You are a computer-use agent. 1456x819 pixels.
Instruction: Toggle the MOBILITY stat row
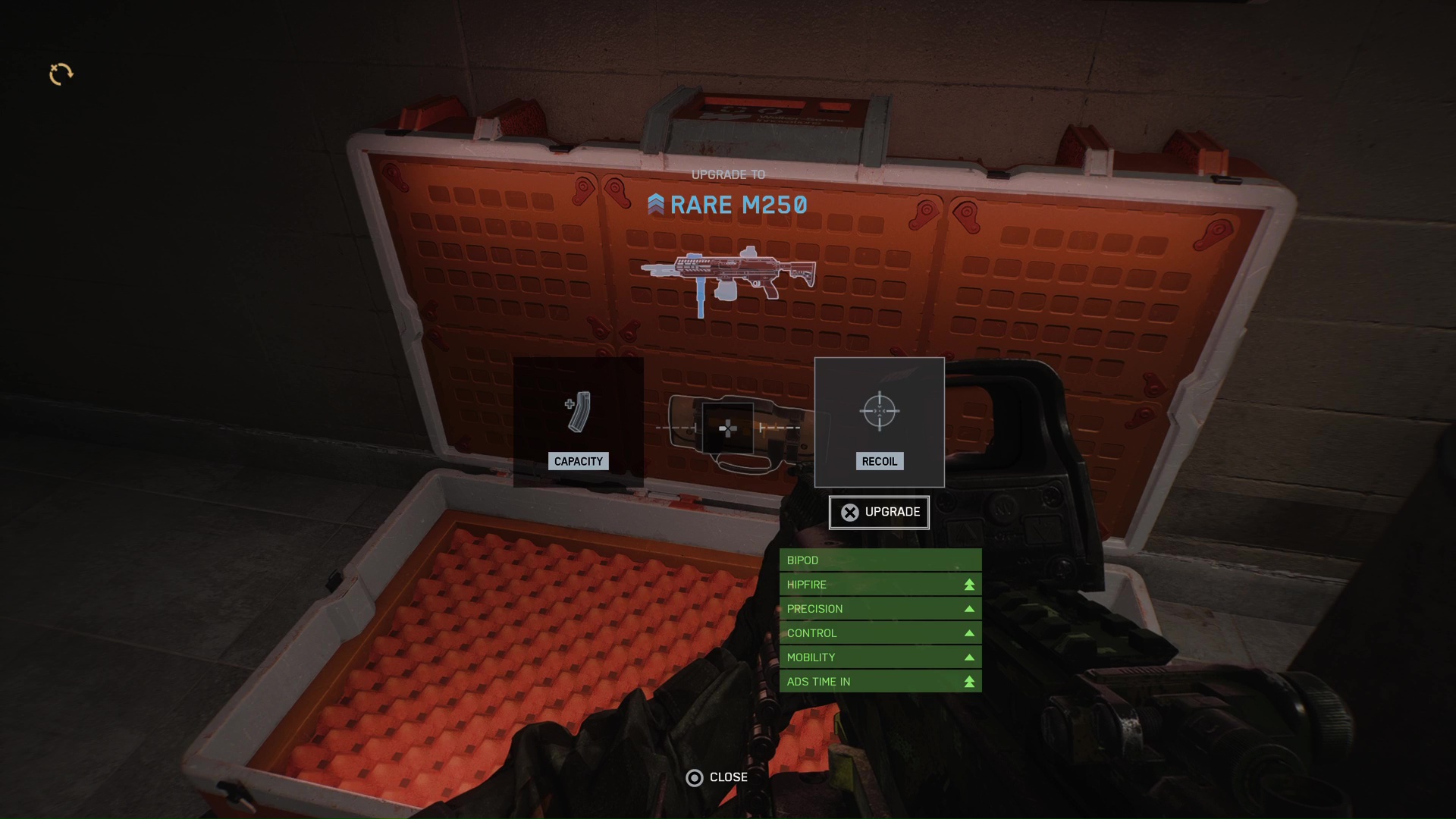pyautogui.click(x=880, y=657)
